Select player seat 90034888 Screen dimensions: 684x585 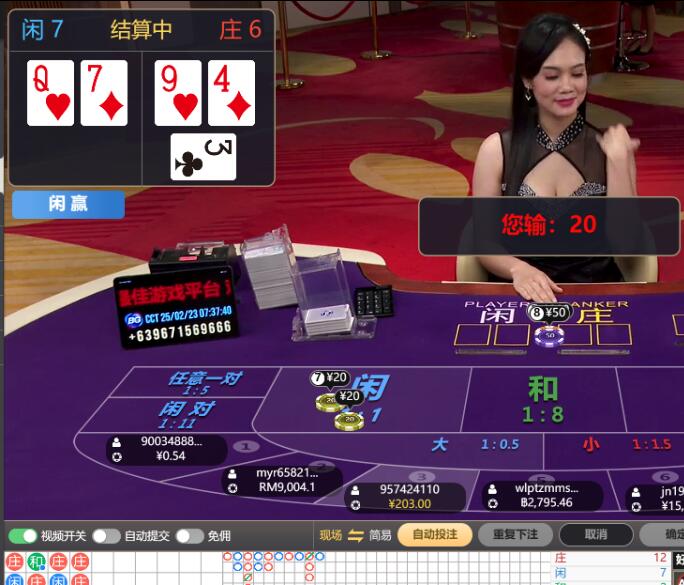(167, 449)
